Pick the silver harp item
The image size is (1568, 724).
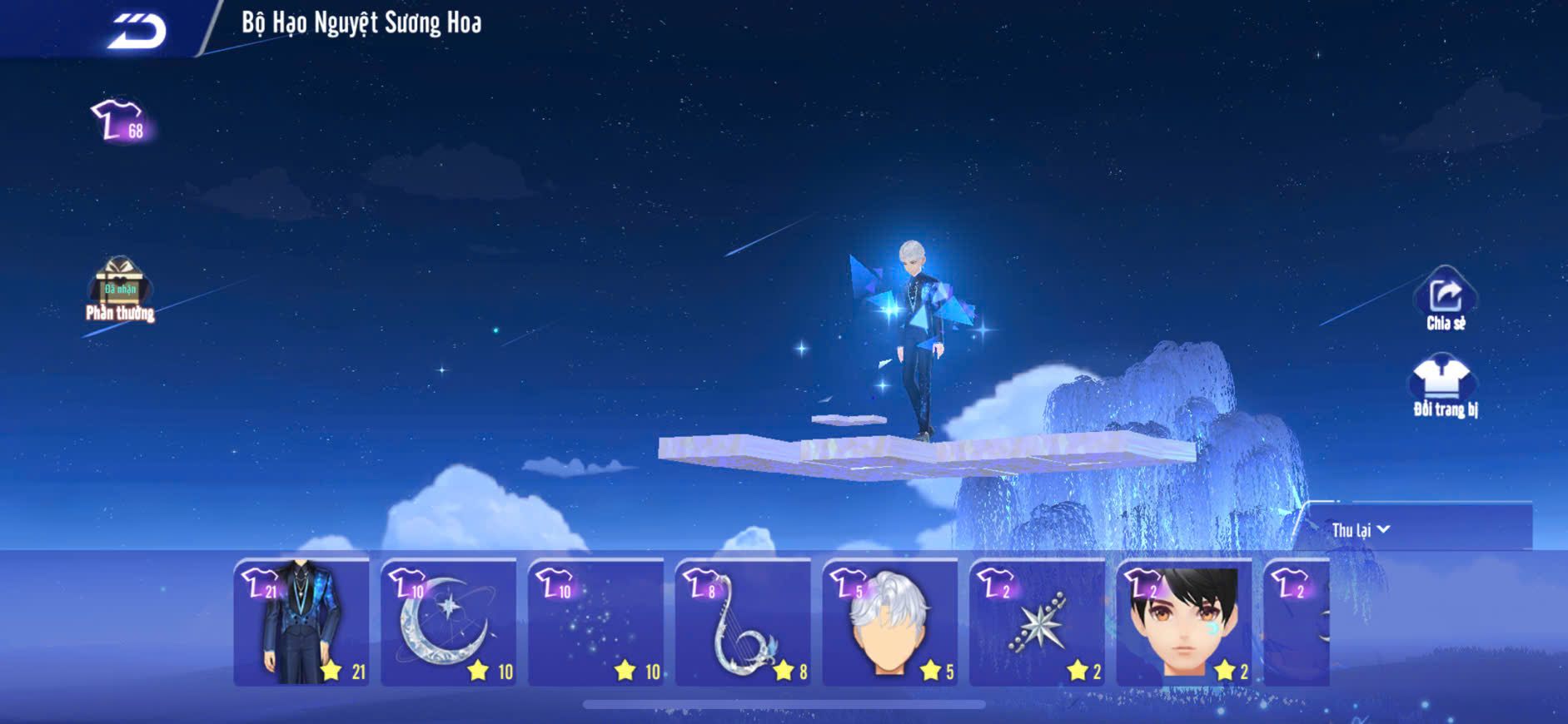pyautogui.click(x=743, y=623)
